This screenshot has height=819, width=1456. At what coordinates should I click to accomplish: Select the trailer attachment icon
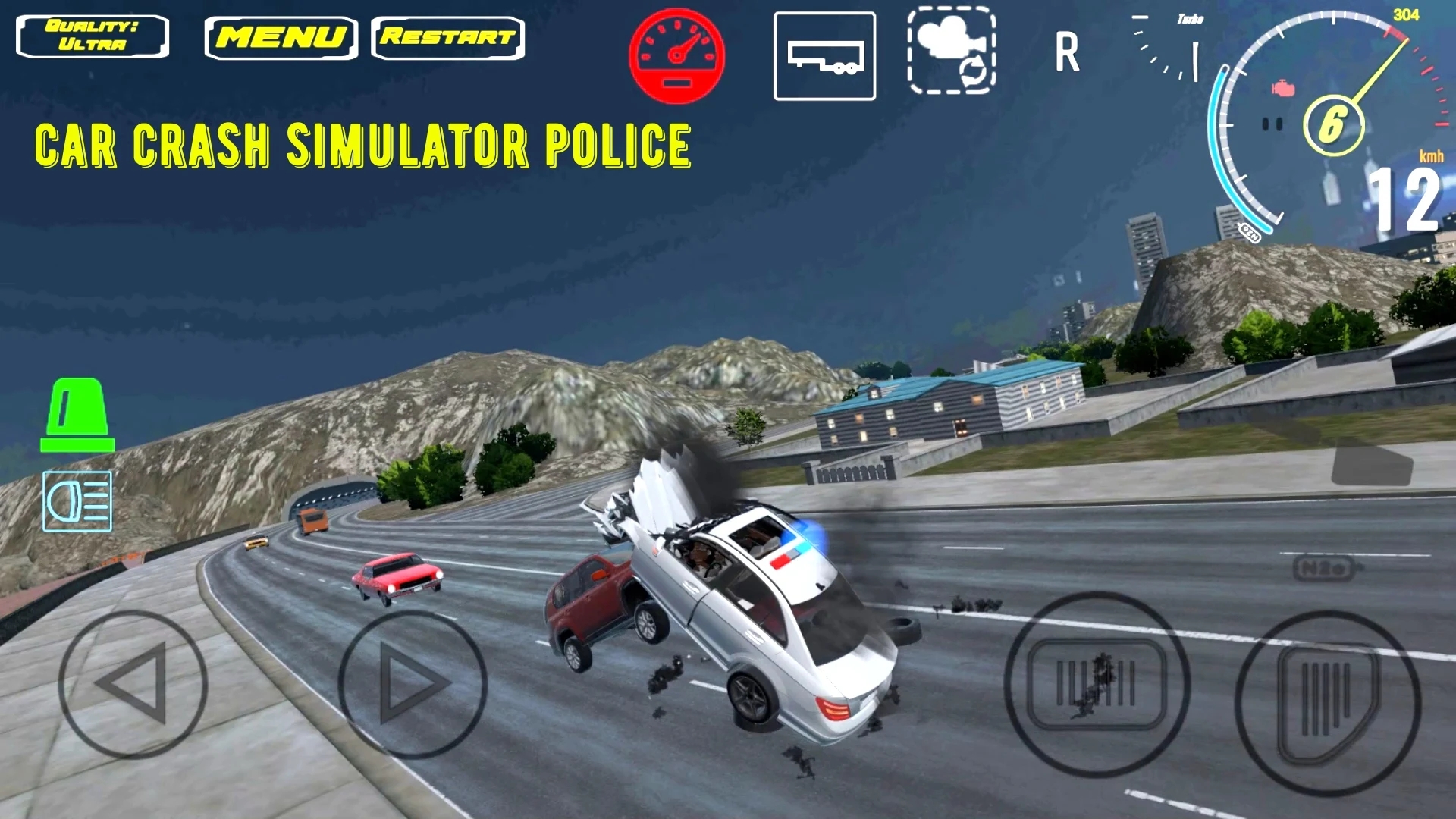tap(825, 55)
